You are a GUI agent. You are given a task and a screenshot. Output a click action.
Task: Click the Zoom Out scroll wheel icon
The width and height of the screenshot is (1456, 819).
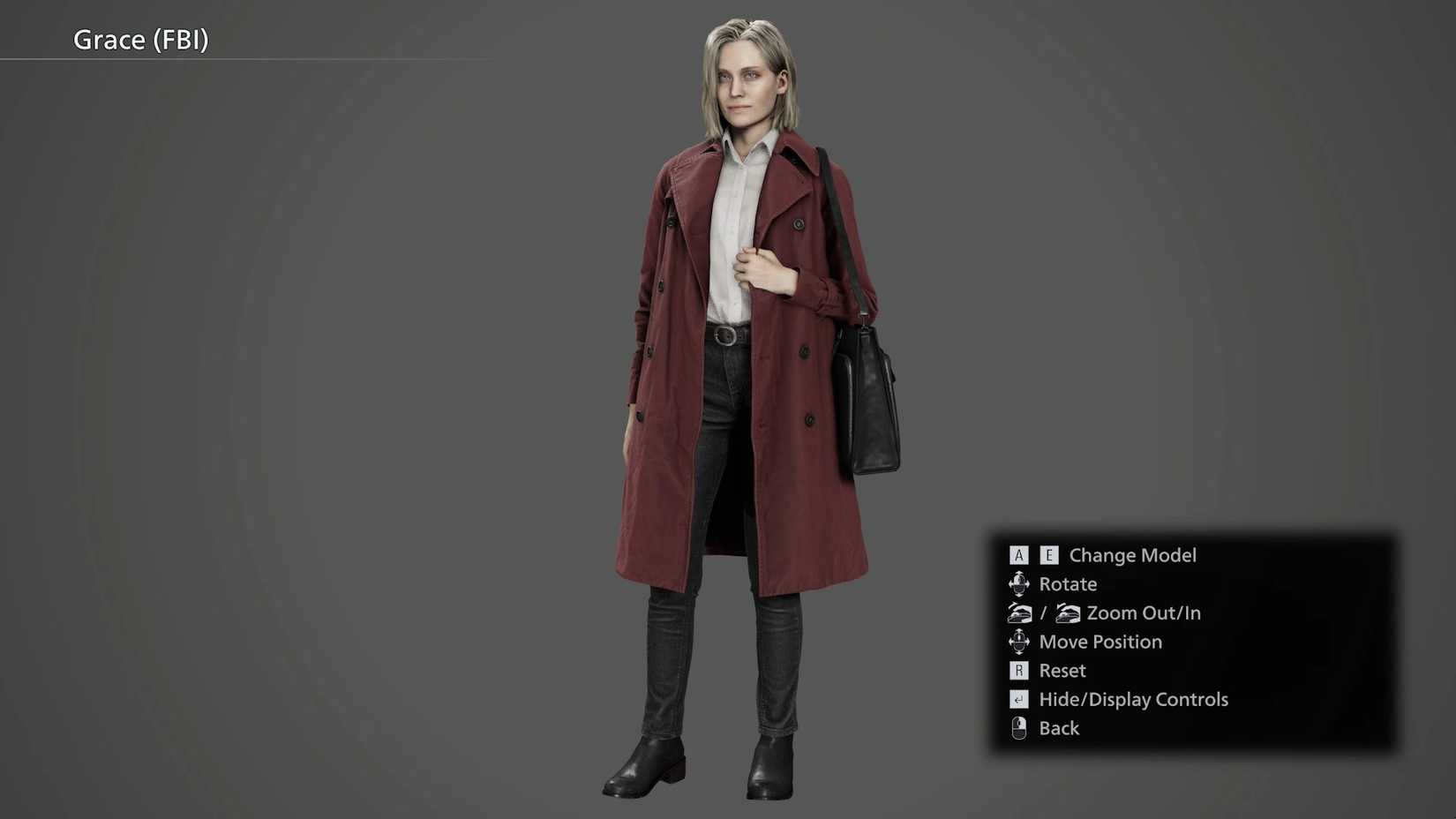click(1019, 612)
